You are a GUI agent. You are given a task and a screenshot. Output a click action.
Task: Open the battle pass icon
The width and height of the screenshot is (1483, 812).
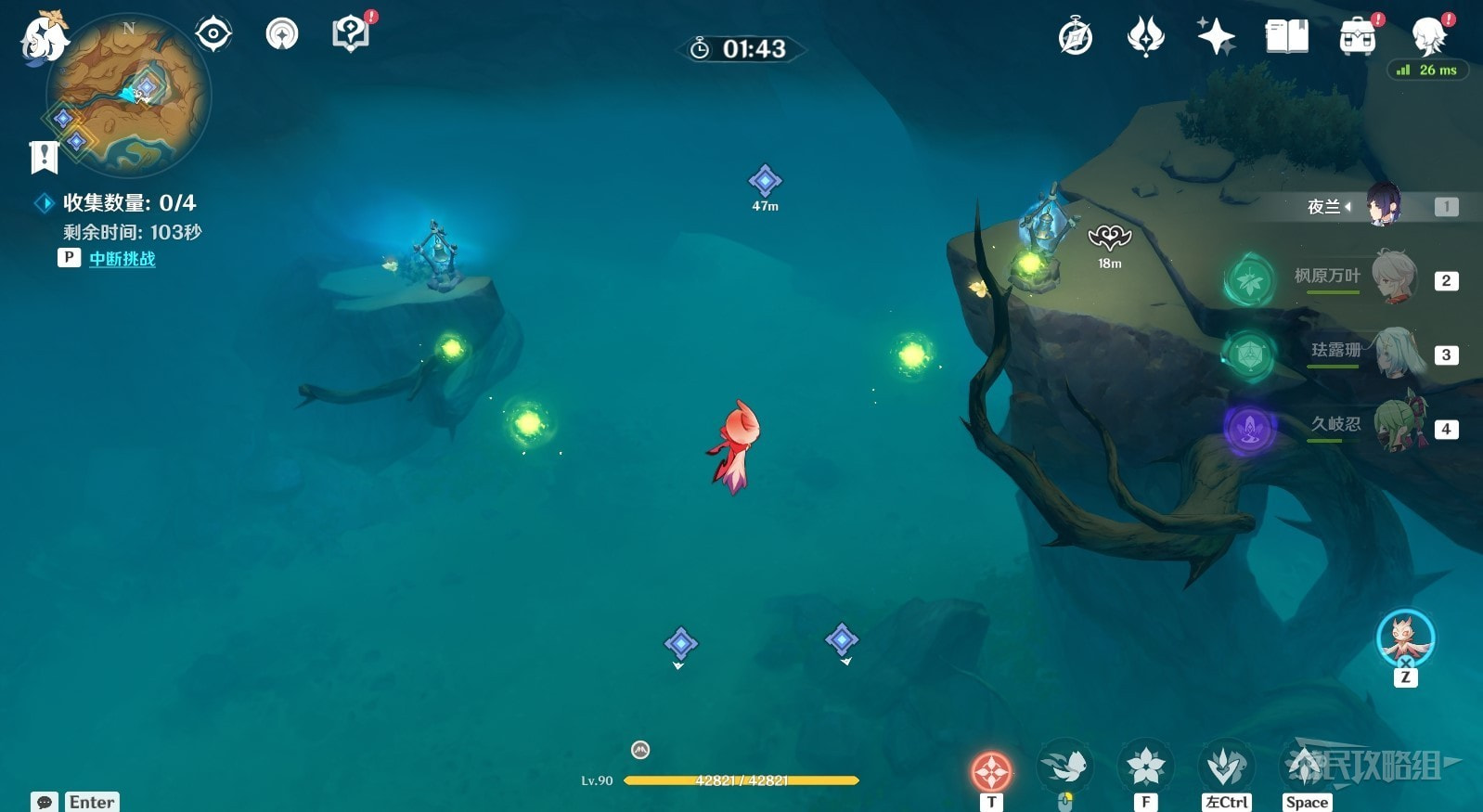[x=1145, y=37]
